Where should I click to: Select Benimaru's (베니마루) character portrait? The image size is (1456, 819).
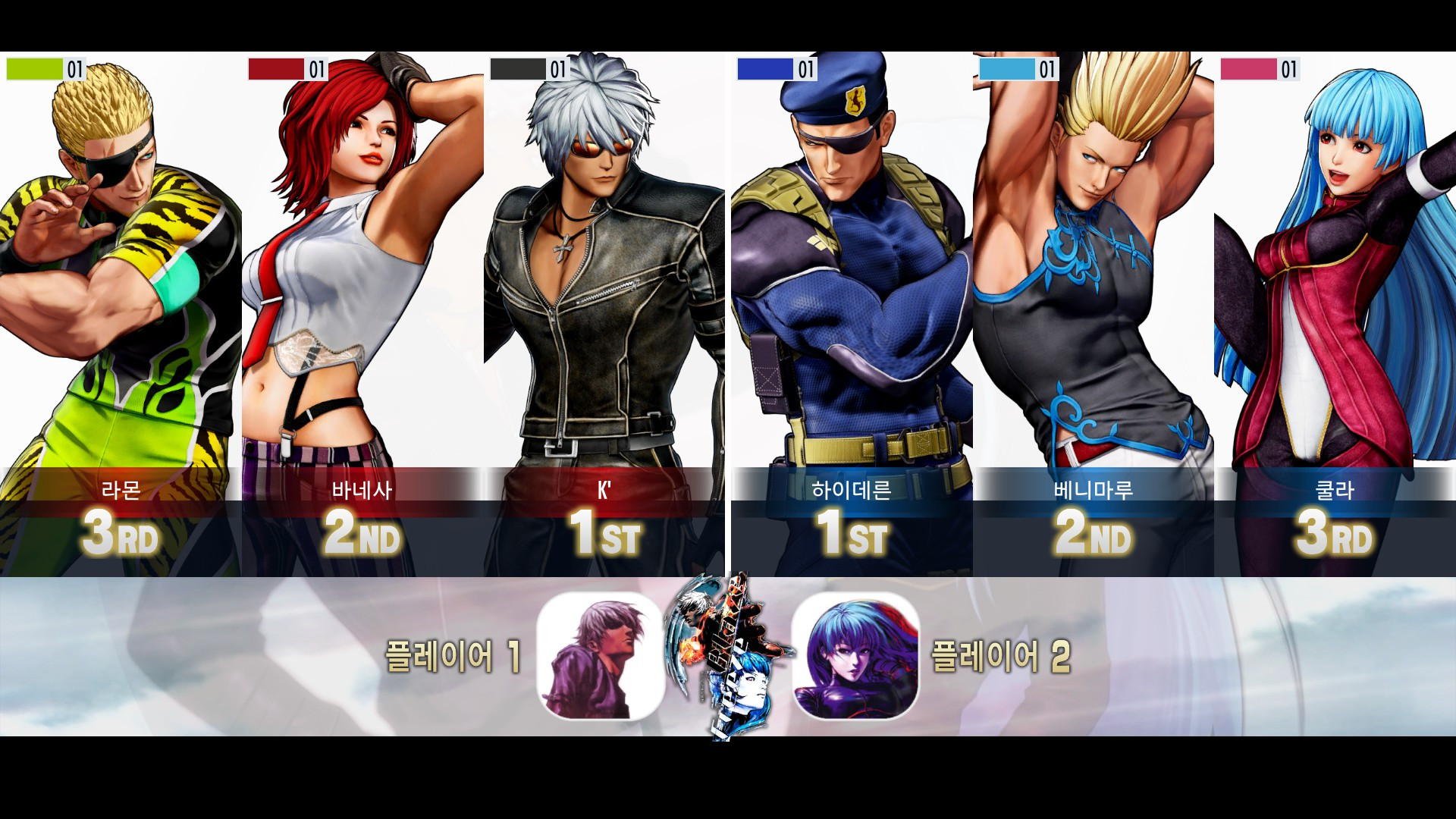(1092, 265)
